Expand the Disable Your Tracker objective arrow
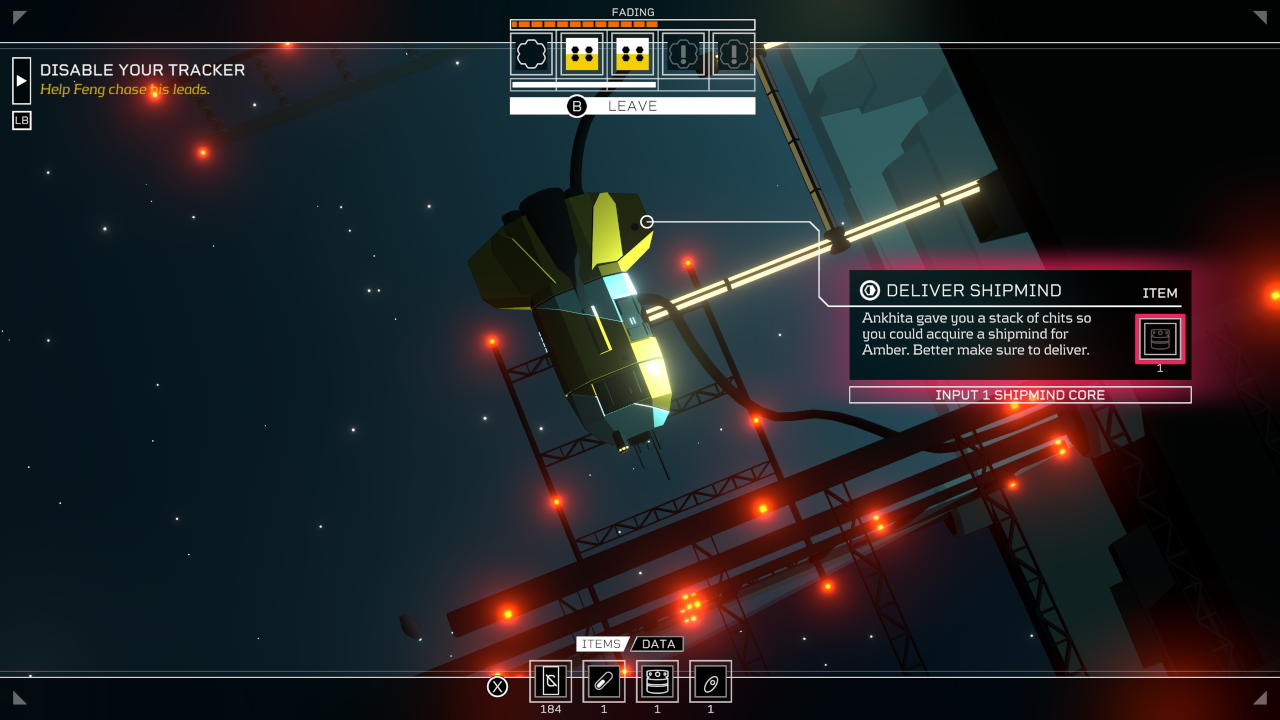 tap(21, 81)
